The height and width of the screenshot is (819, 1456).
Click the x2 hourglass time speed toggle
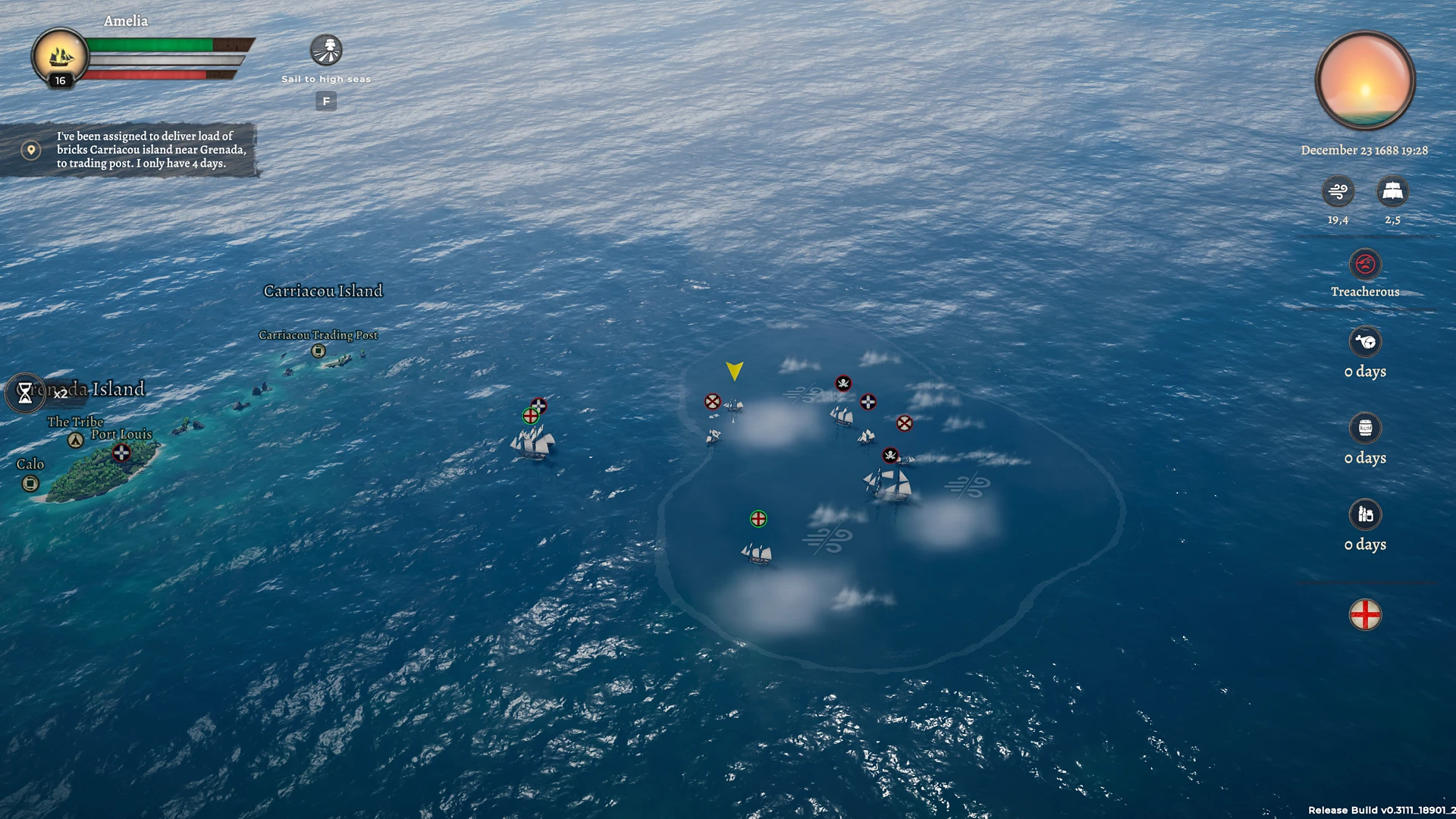27,394
